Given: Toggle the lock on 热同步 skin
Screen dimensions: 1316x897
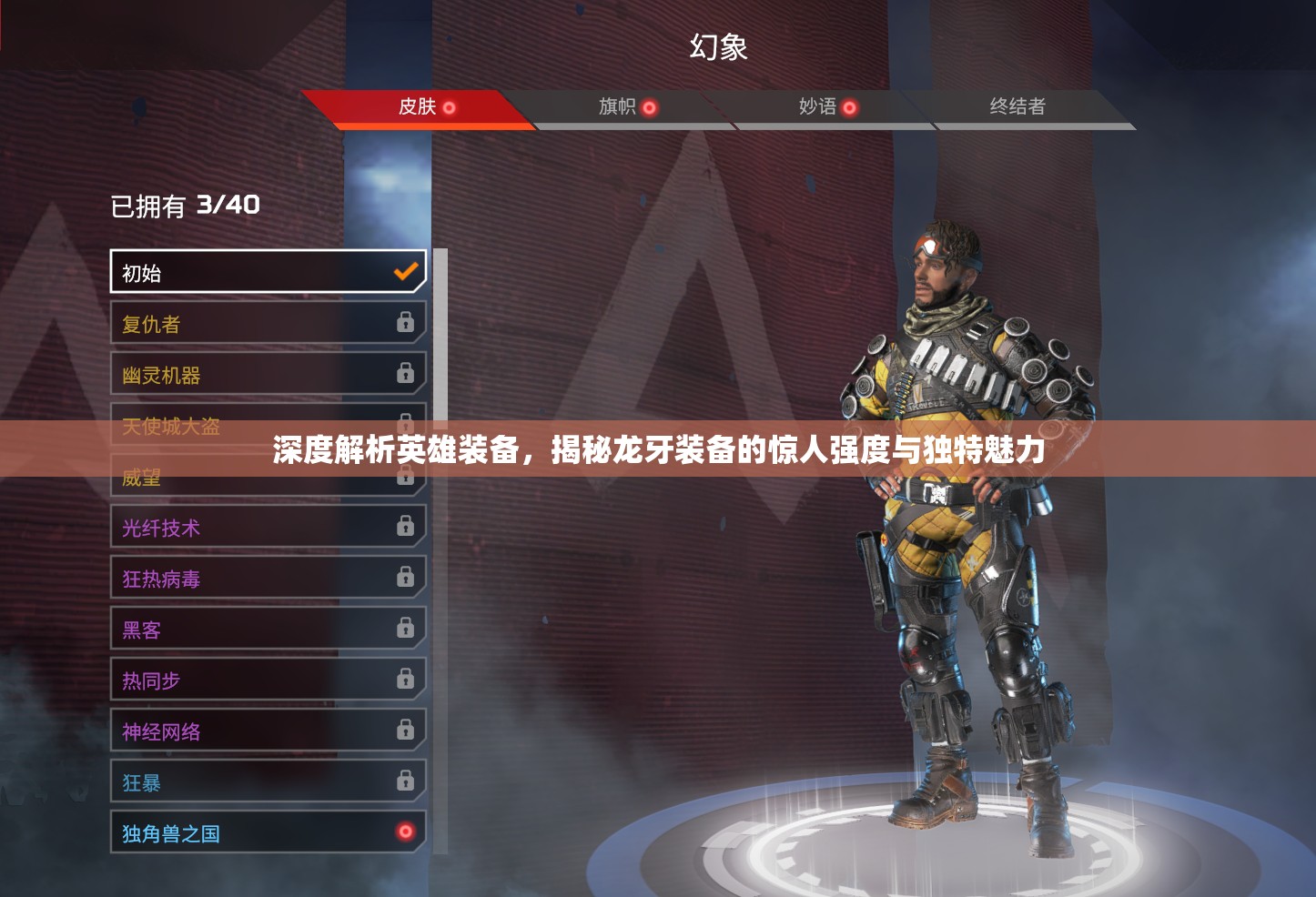Looking at the screenshot, I should click(x=403, y=679).
